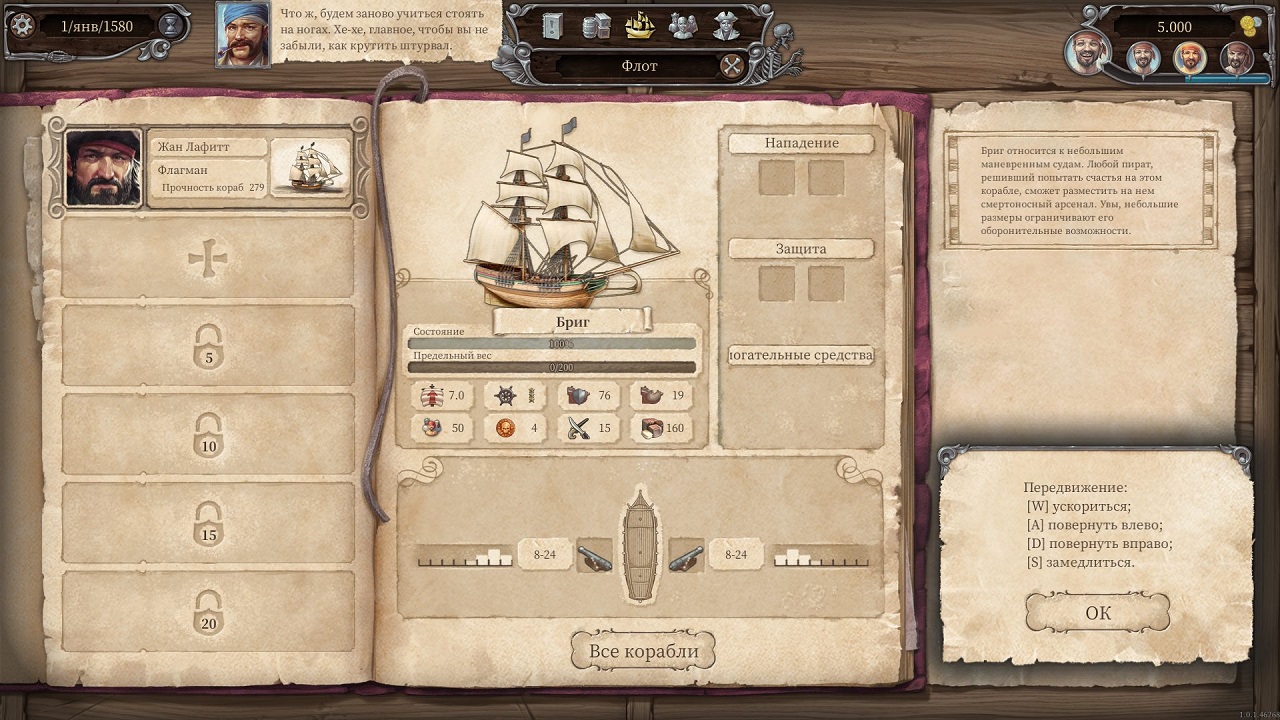Open the golden ship Fleet icon
Screen dimensions: 1280x720
tap(640, 25)
